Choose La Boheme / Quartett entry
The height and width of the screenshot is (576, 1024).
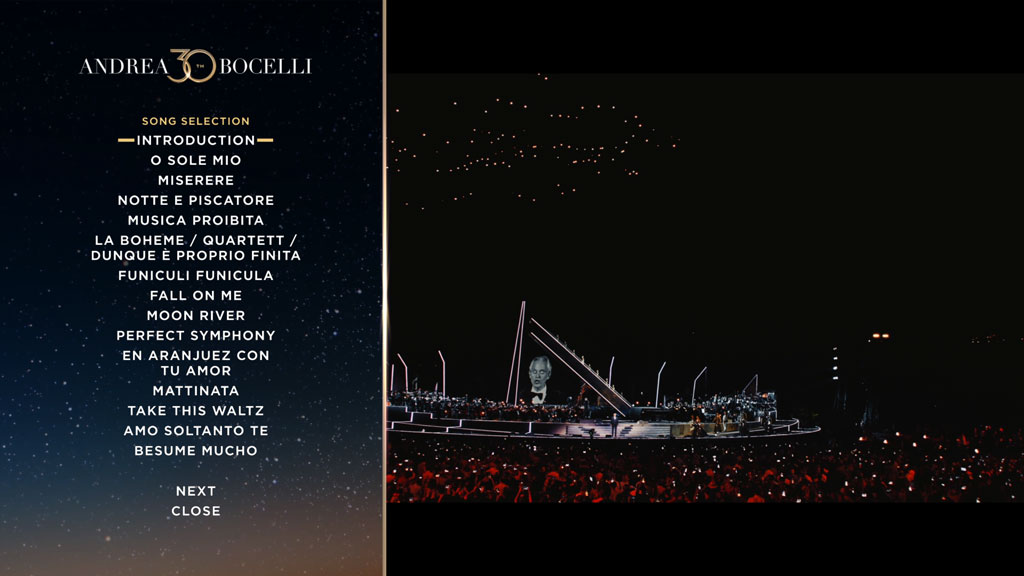196,248
